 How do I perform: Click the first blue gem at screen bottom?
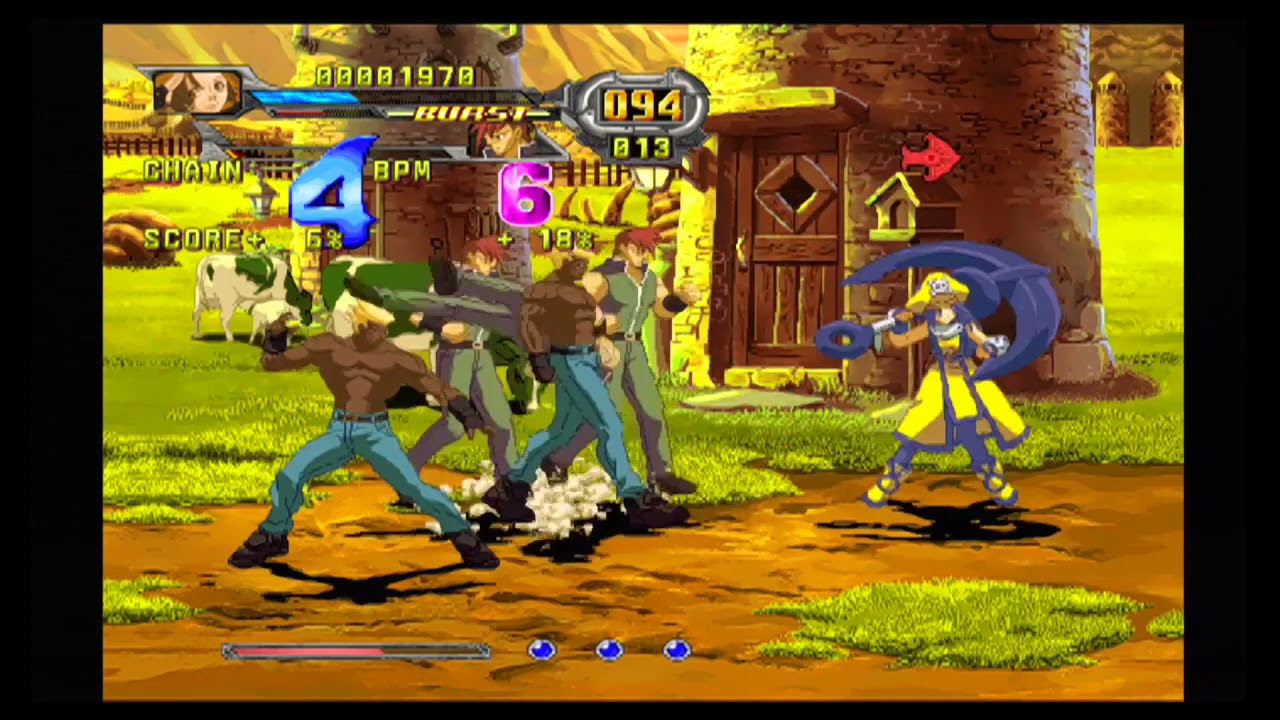pyautogui.click(x=543, y=649)
